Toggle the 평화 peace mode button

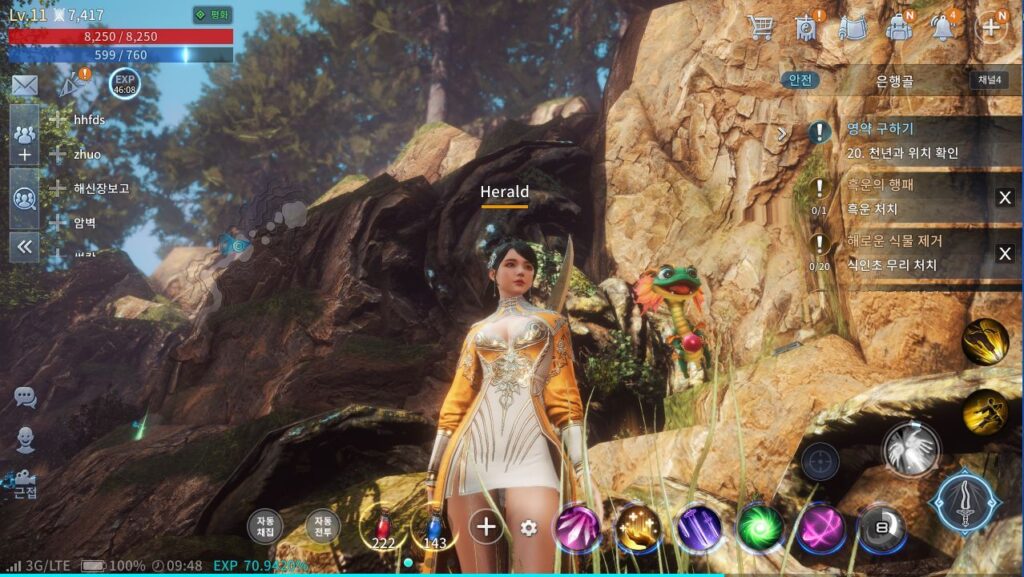point(212,15)
